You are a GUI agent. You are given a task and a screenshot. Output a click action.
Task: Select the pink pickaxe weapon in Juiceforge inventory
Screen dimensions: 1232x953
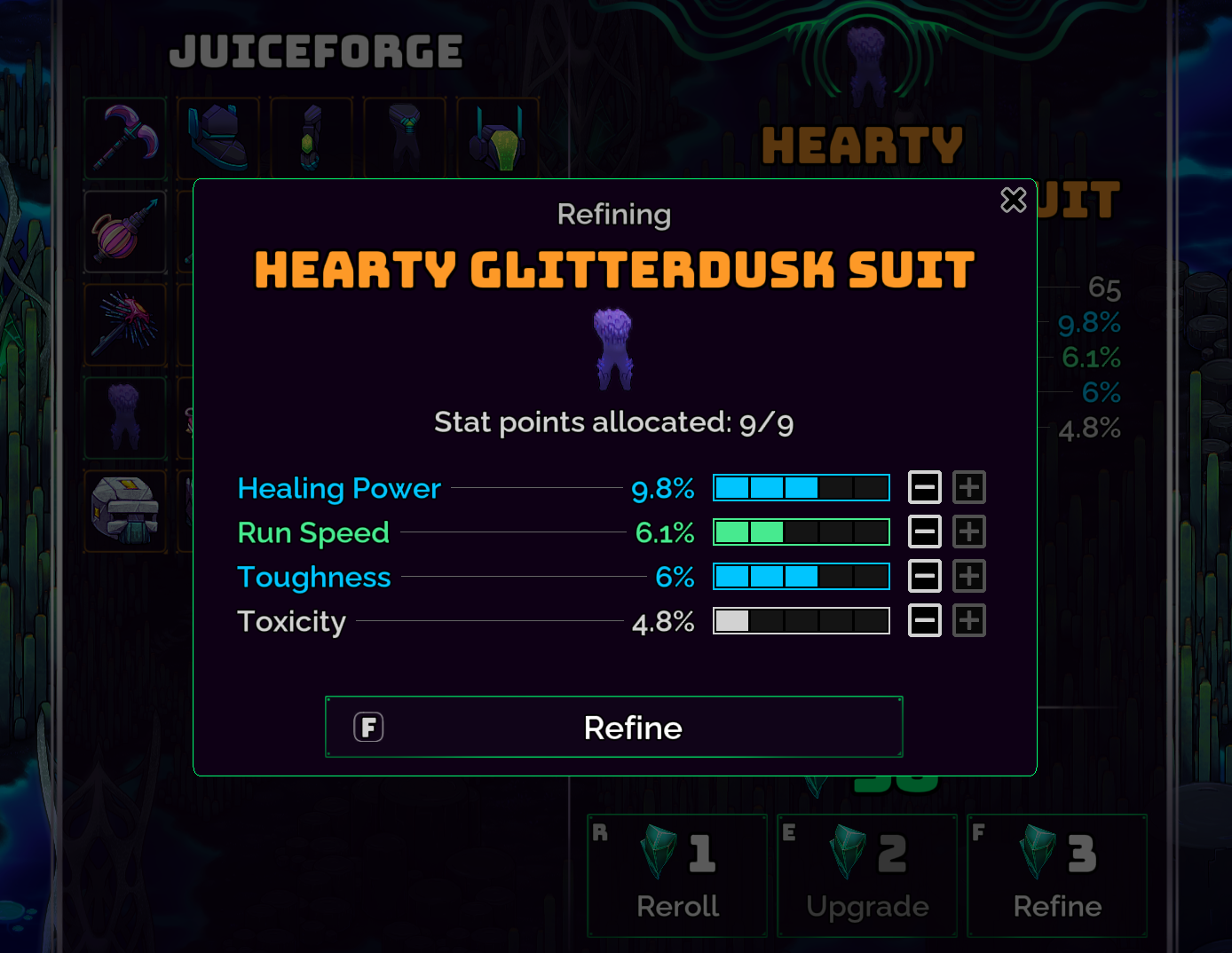[125, 138]
